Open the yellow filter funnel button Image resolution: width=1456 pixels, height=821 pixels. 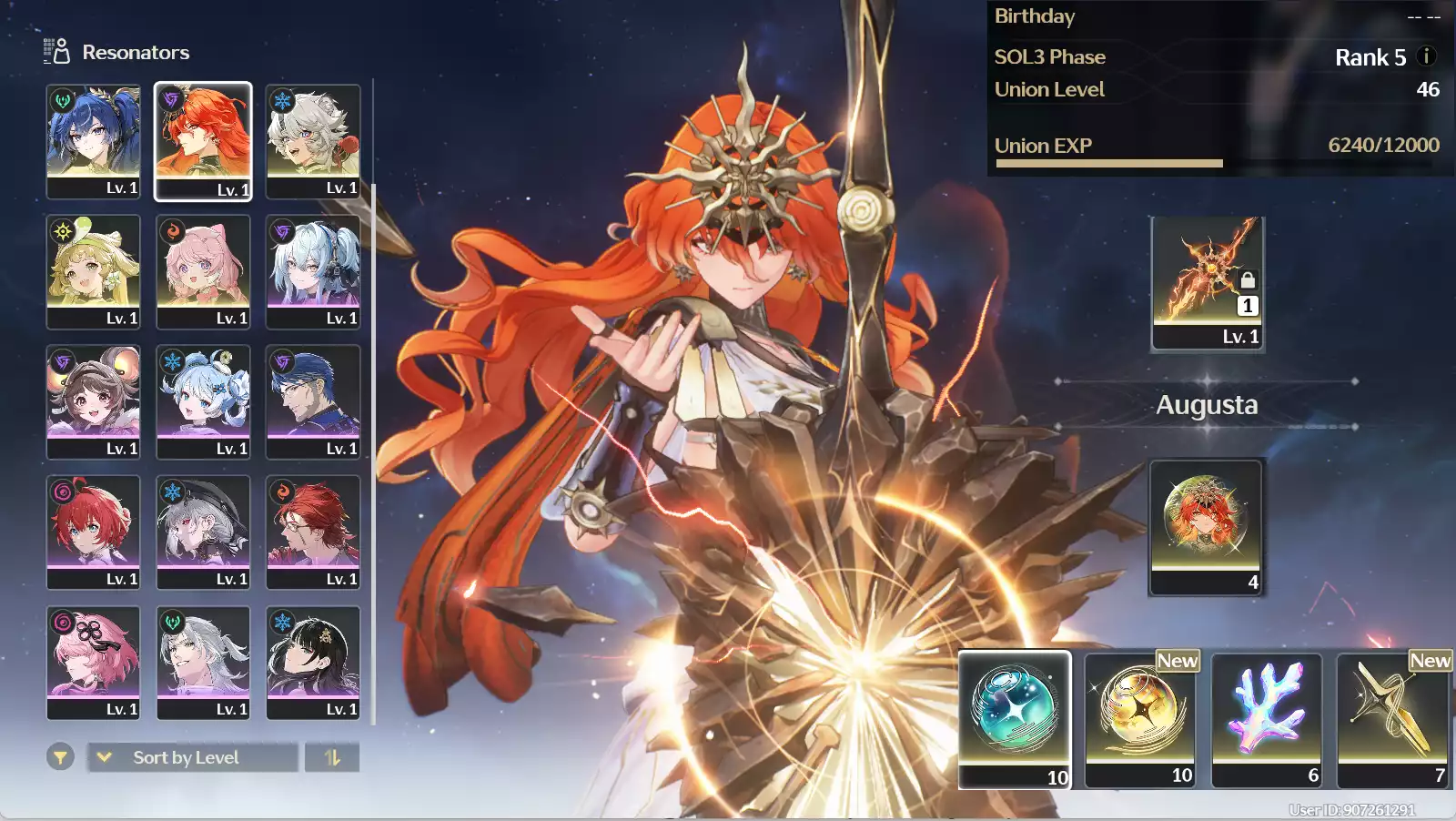click(x=60, y=756)
